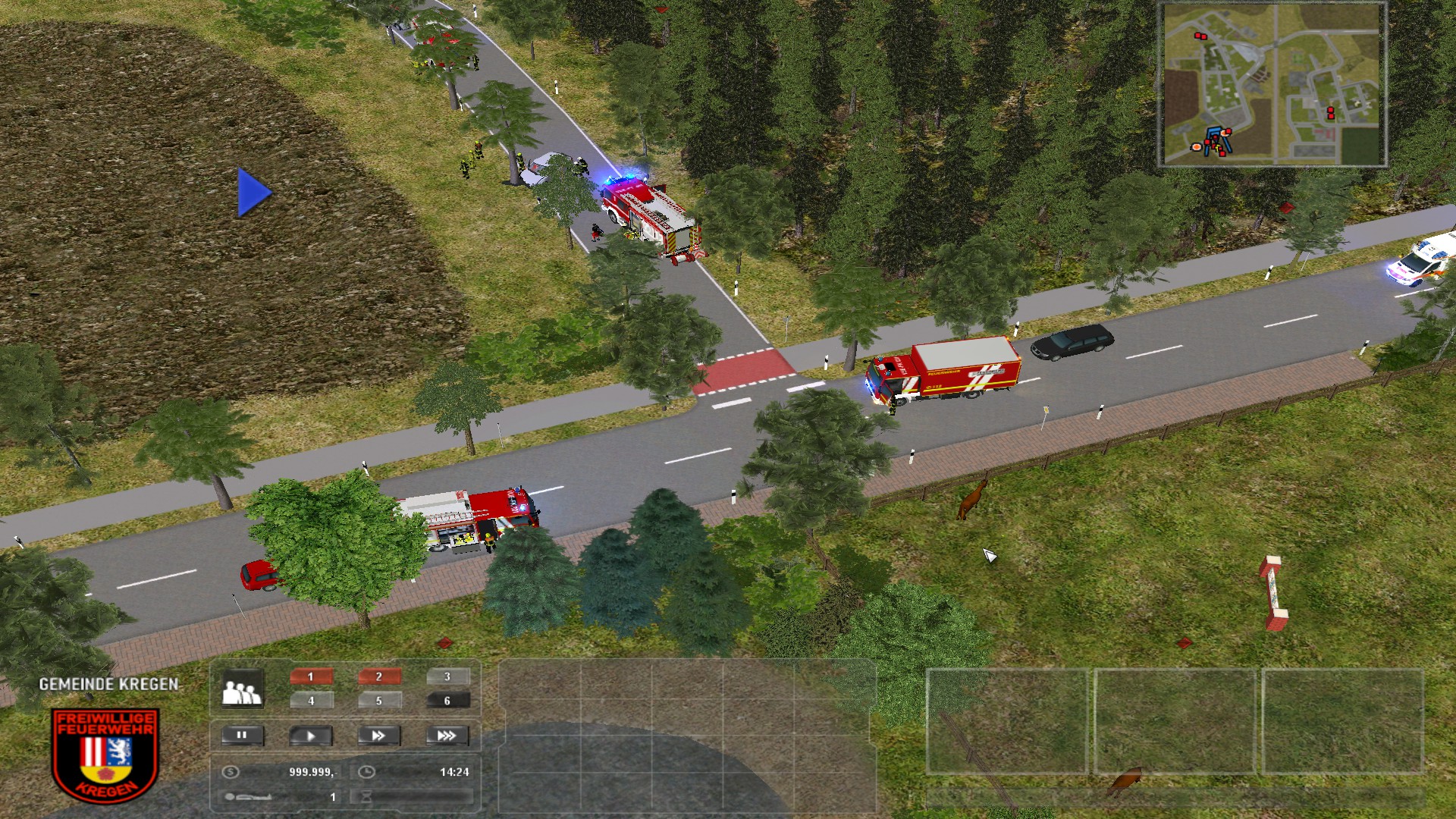Screen dimensions: 1456x819
Task: Select unit group 2
Action: point(379,676)
